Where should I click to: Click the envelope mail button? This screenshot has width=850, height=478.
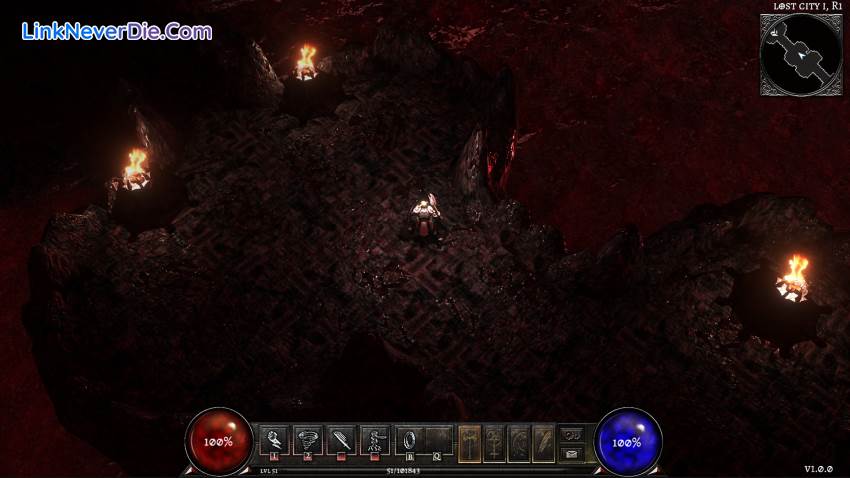572,453
